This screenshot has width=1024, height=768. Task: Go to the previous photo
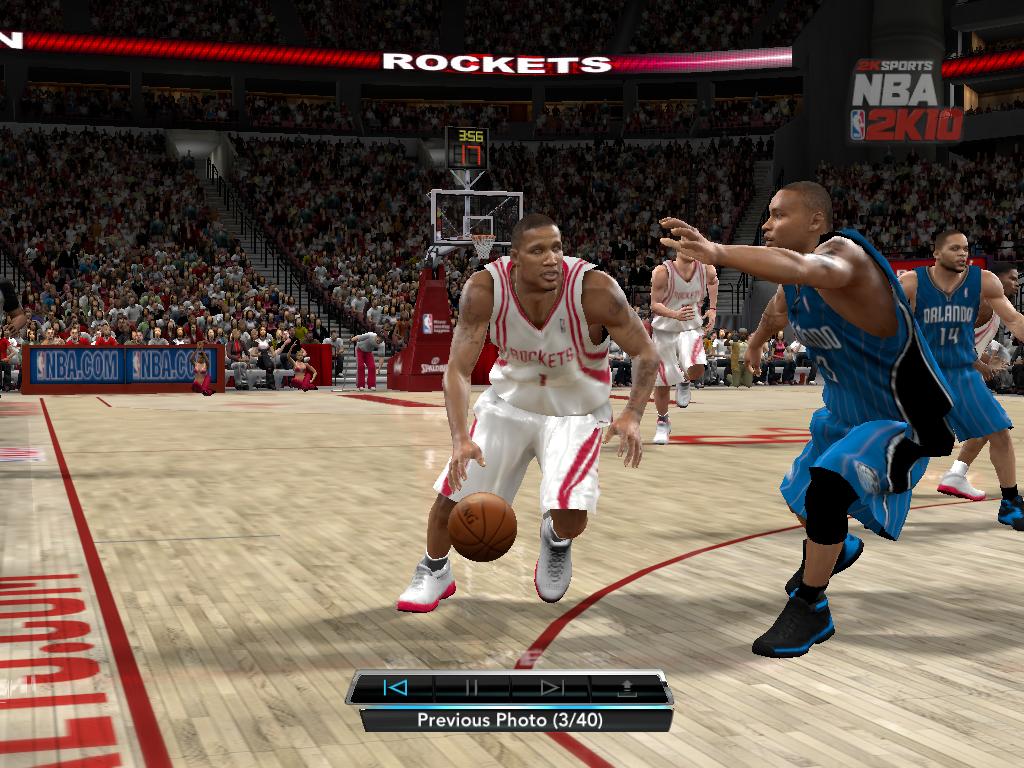coord(395,688)
